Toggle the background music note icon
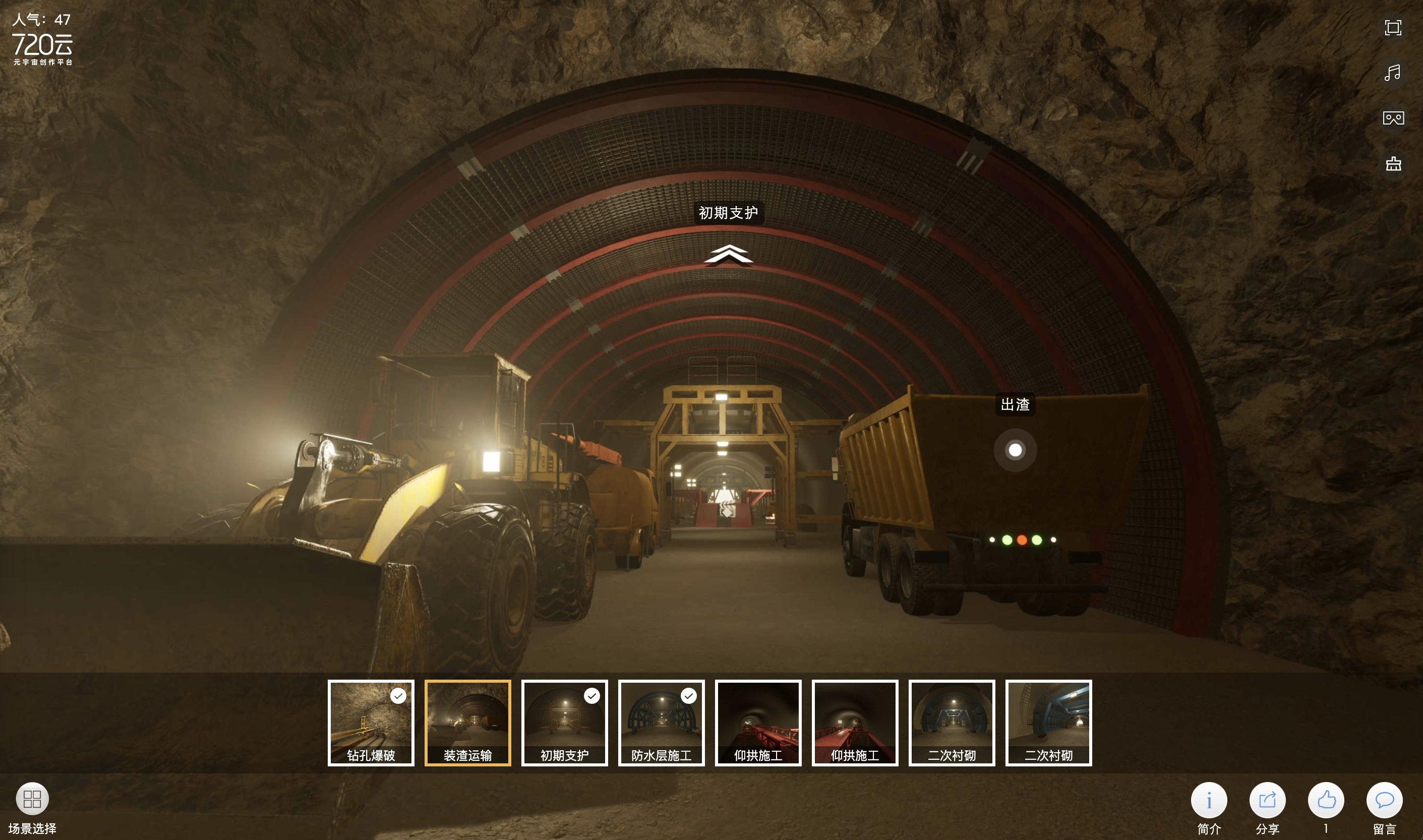The image size is (1423, 840). 1393,73
